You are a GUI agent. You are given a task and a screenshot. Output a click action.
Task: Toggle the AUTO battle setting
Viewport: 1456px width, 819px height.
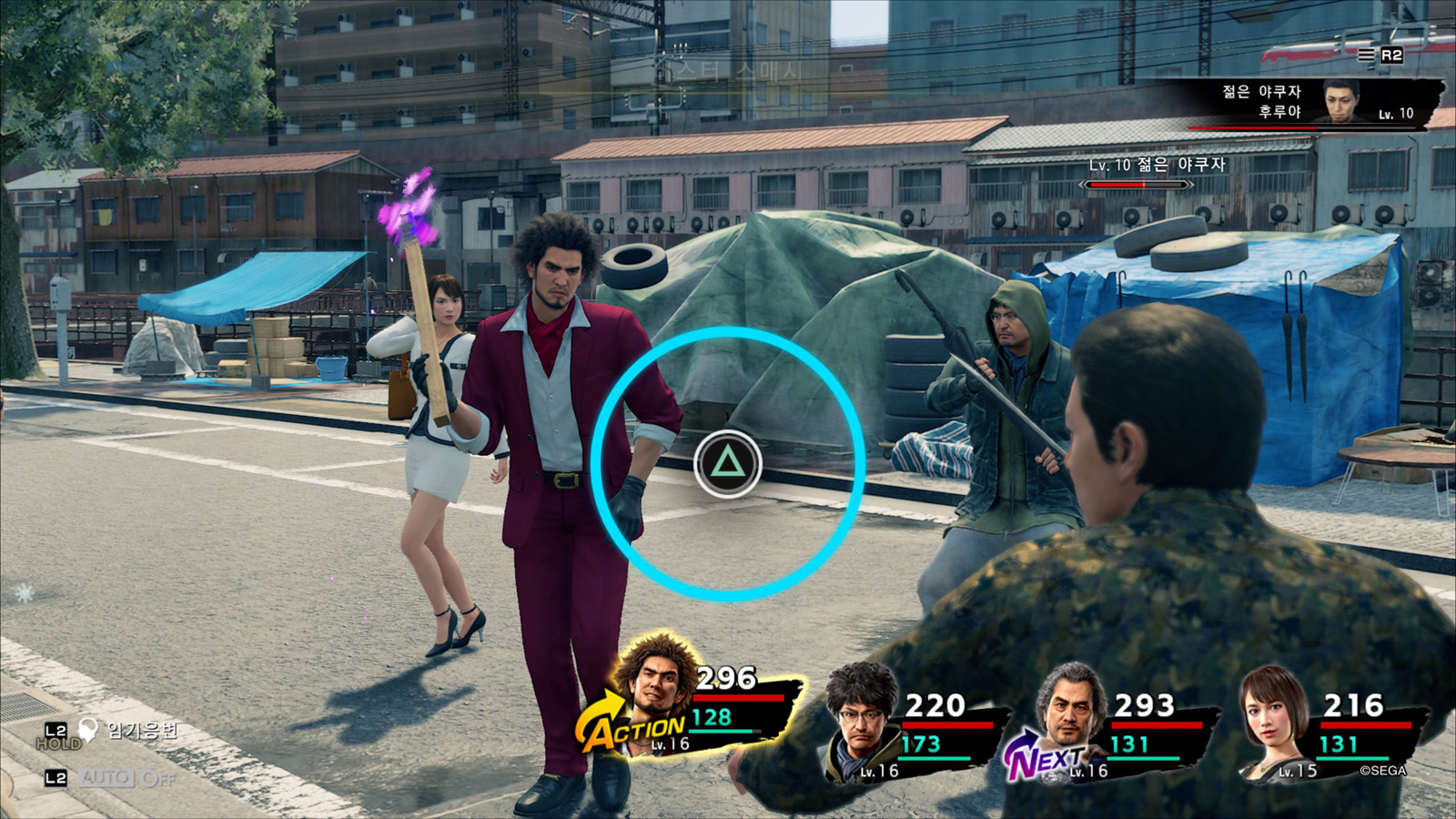click(107, 778)
